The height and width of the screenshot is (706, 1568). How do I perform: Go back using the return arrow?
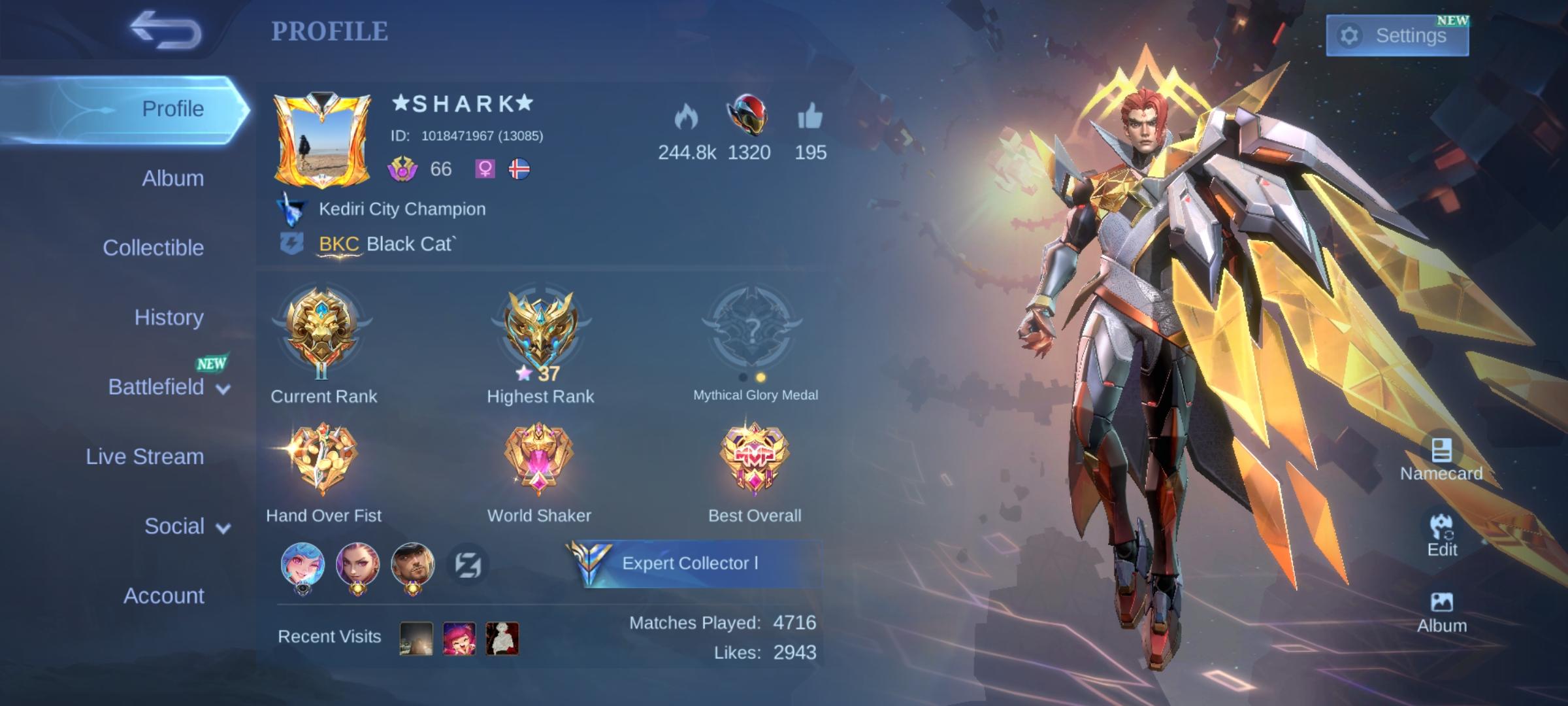(166, 30)
